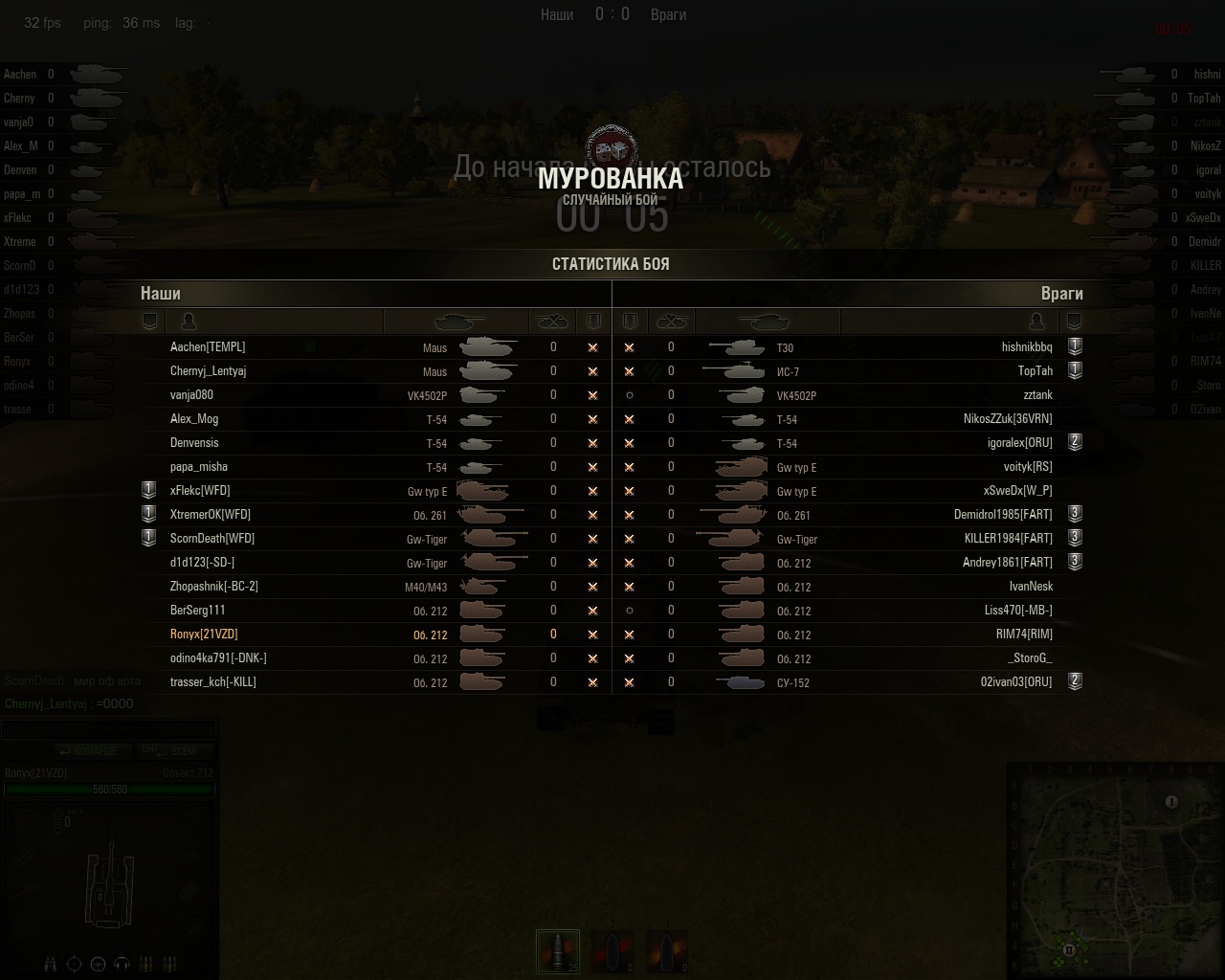1225x980 pixels.
Task: Click the headphones crew icon
Action: [x=122, y=964]
